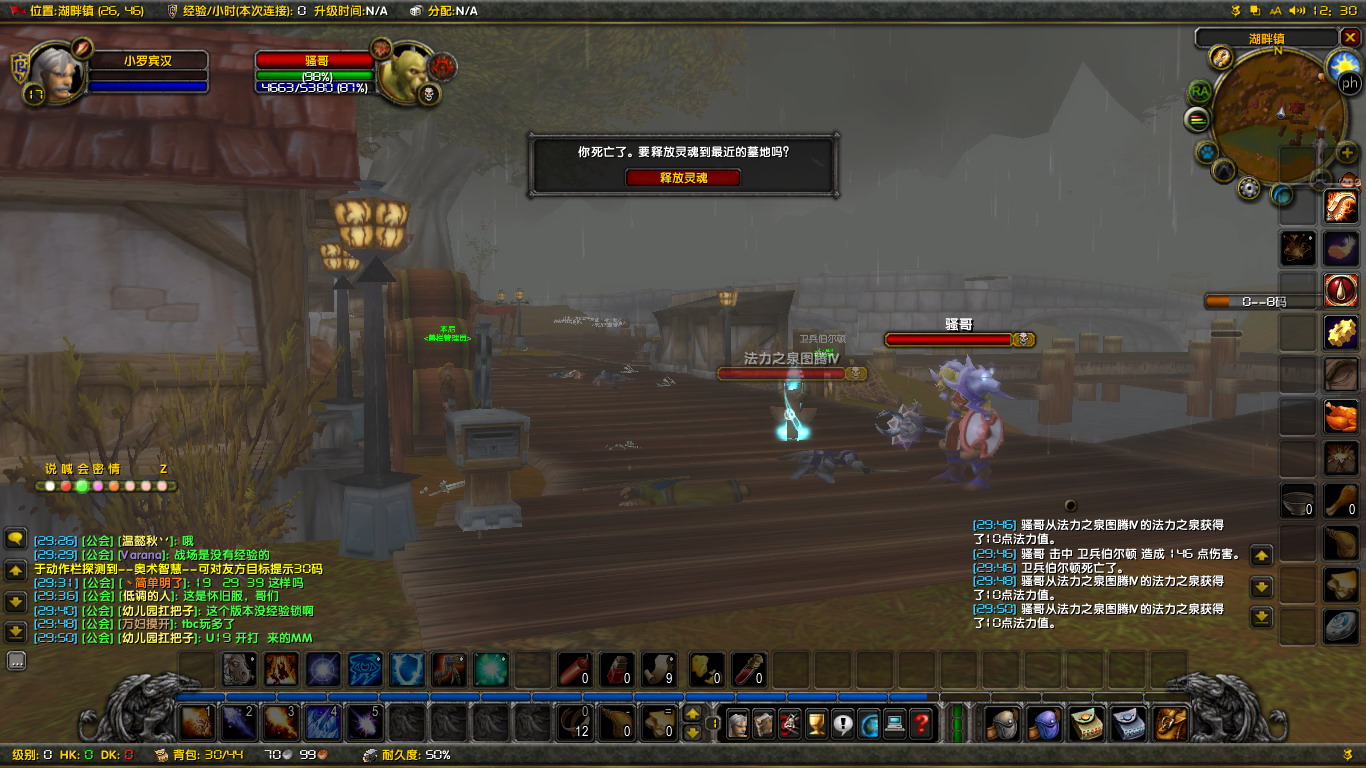Viewport: 1366px width, 768px height.
Task: Toggle the RA addon minimap button
Action: [1199, 91]
